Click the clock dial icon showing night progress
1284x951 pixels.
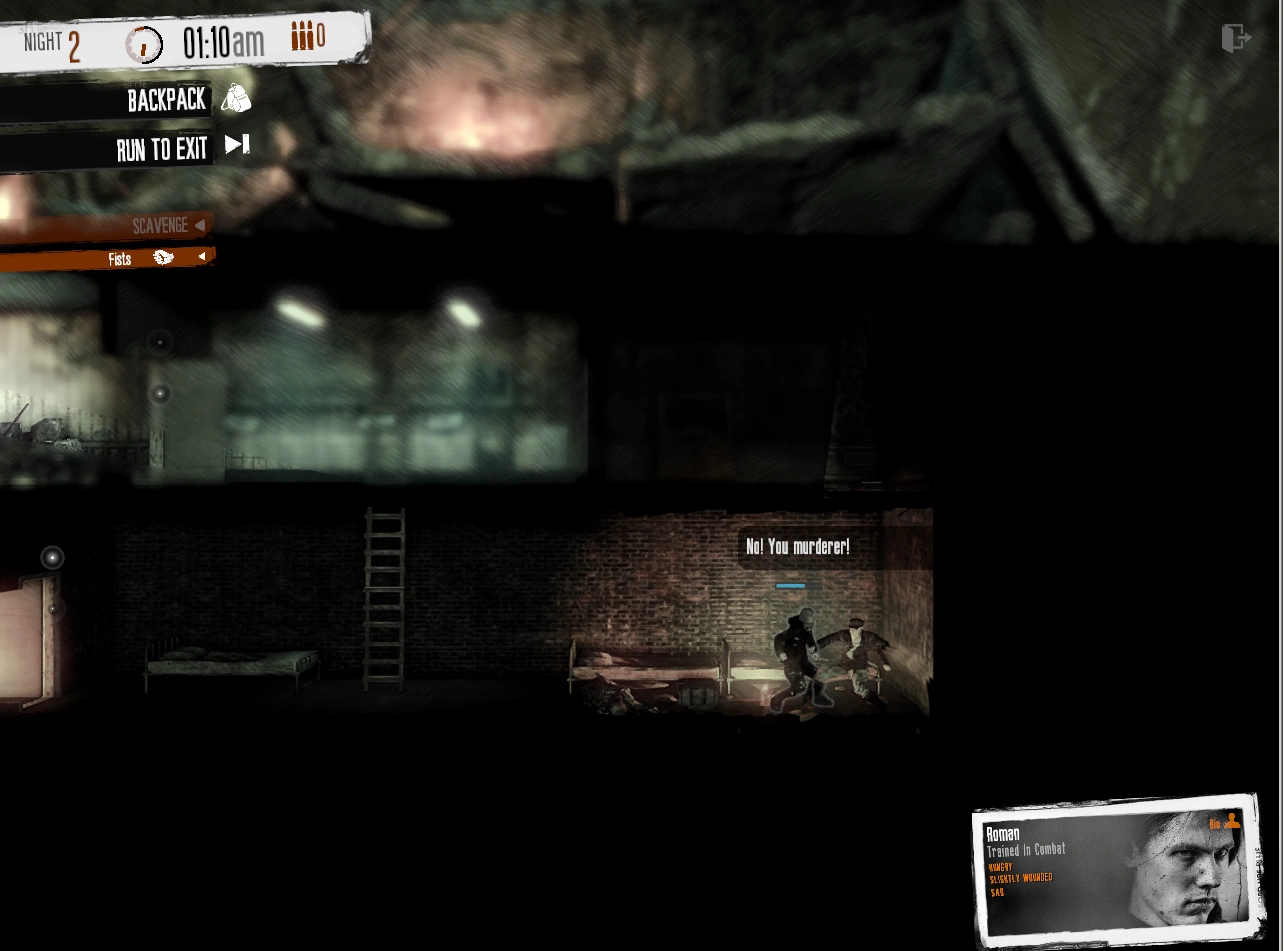(145, 42)
